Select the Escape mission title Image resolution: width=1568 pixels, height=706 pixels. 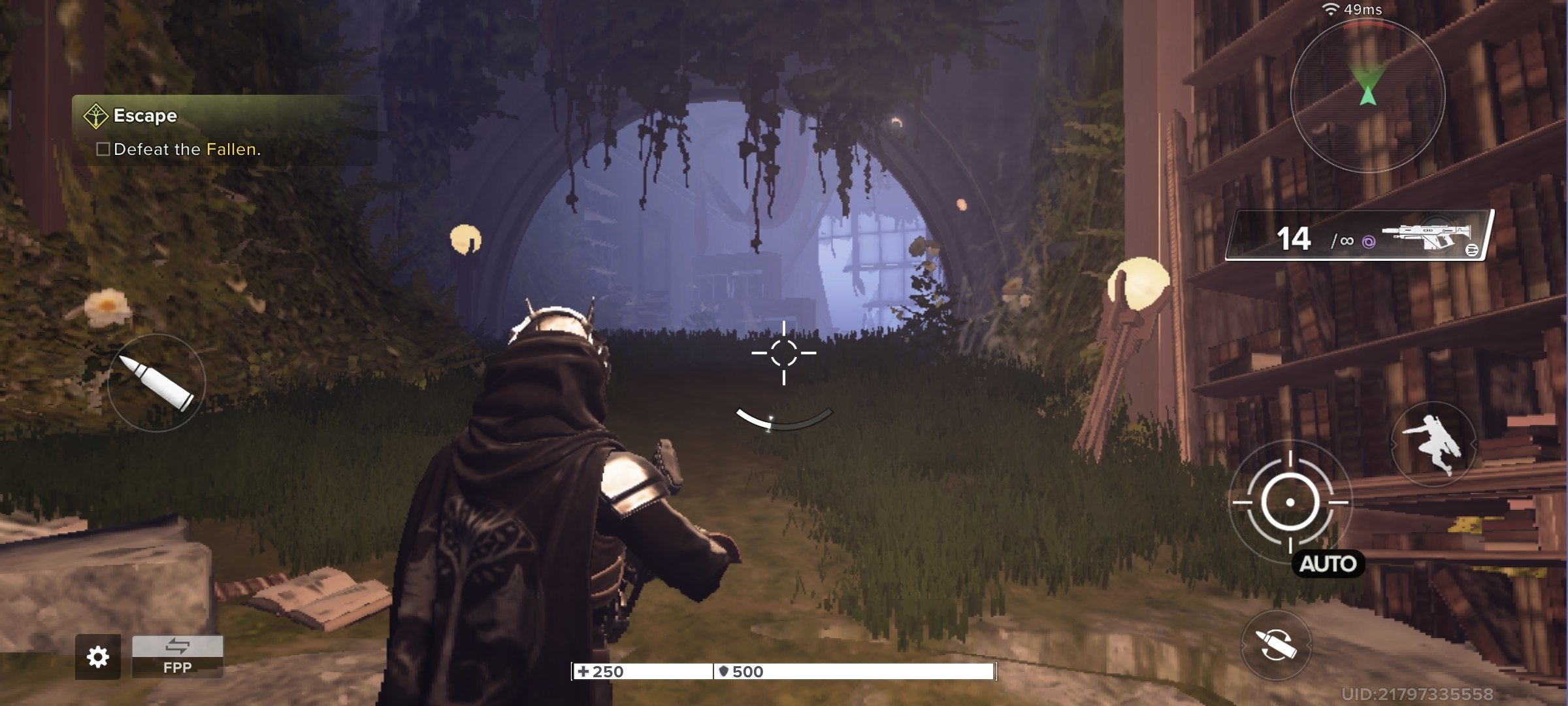(144, 116)
